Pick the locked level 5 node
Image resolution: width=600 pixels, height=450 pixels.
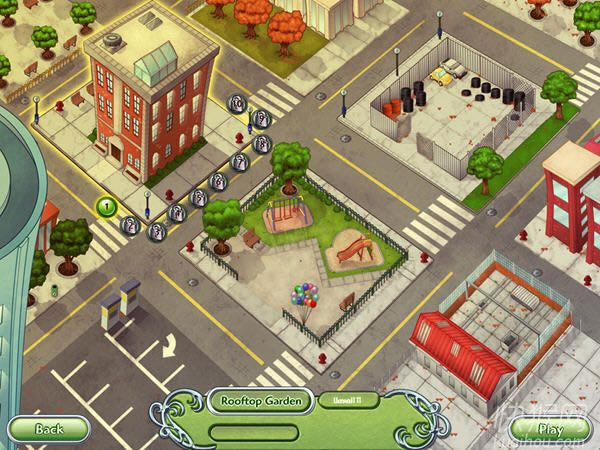[199, 198]
